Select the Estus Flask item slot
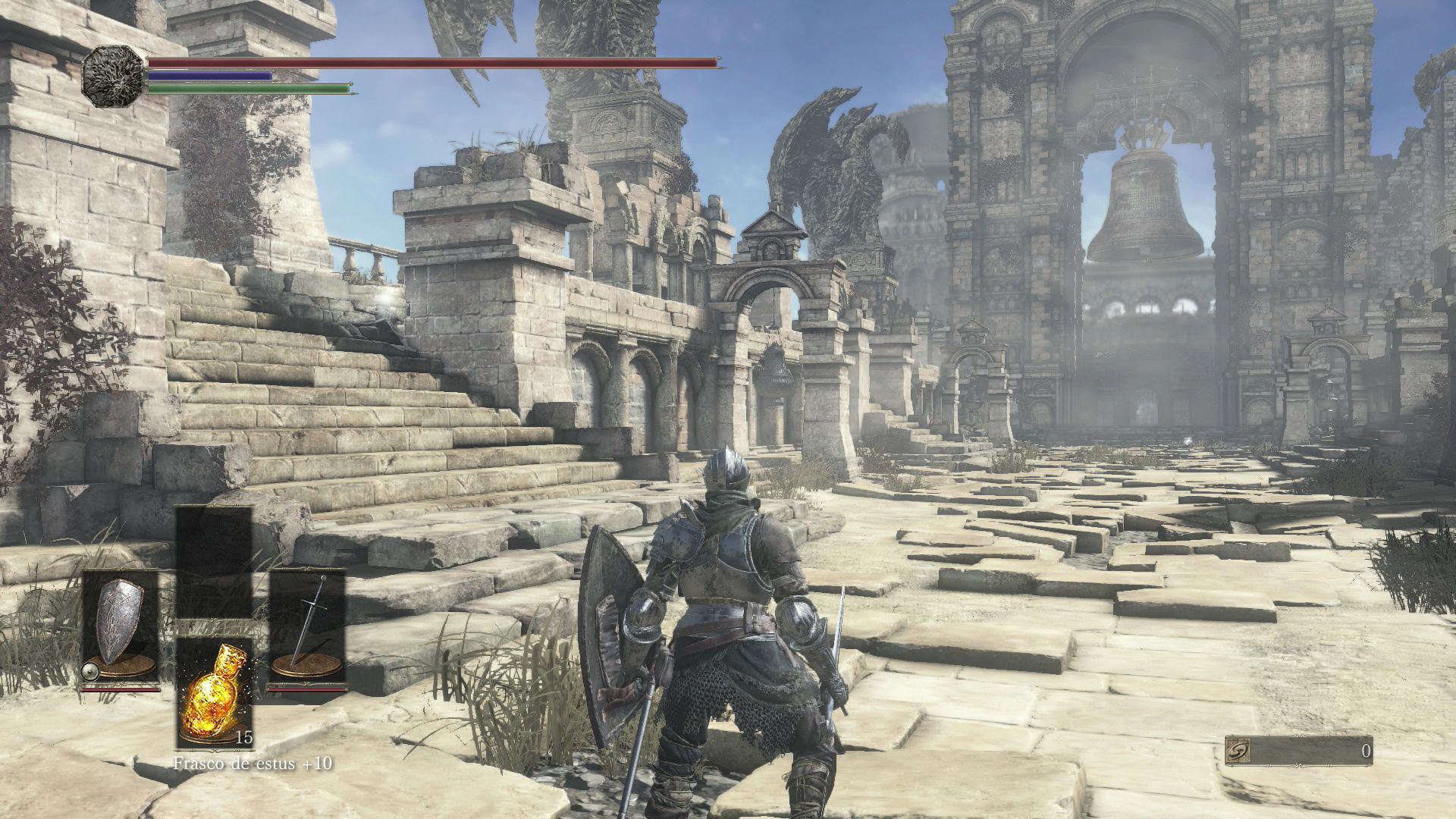 click(x=214, y=692)
